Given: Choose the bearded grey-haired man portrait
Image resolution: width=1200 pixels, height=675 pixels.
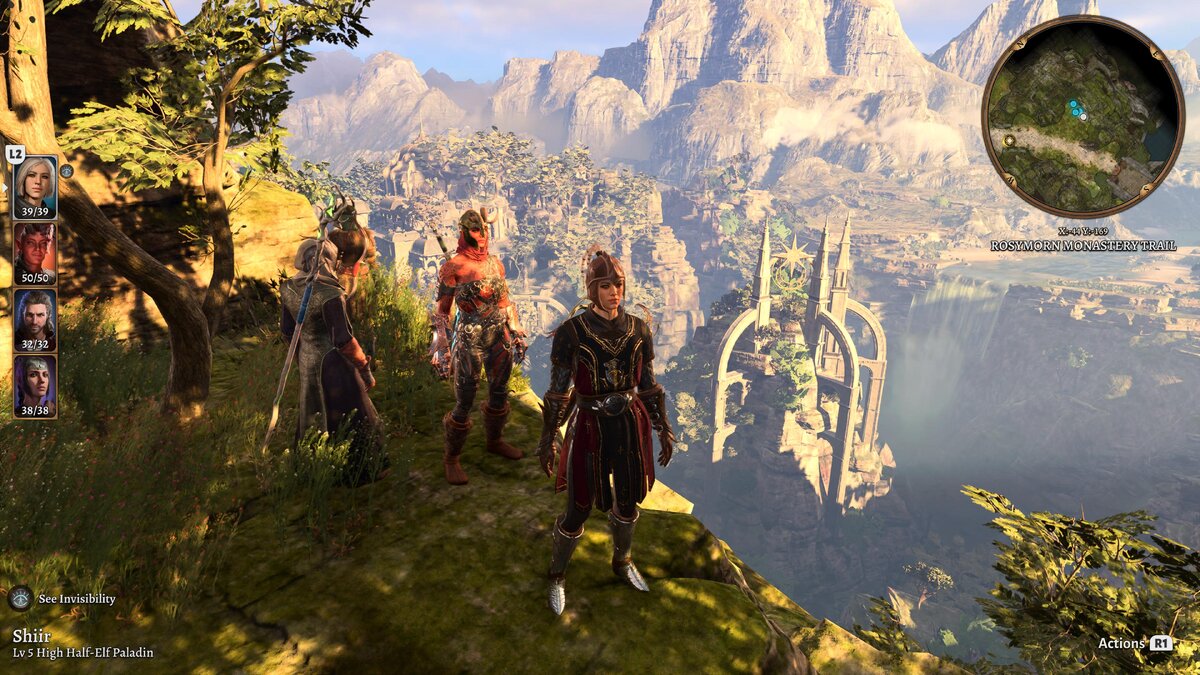Looking at the screenshot, I should (x=35, y=319).
